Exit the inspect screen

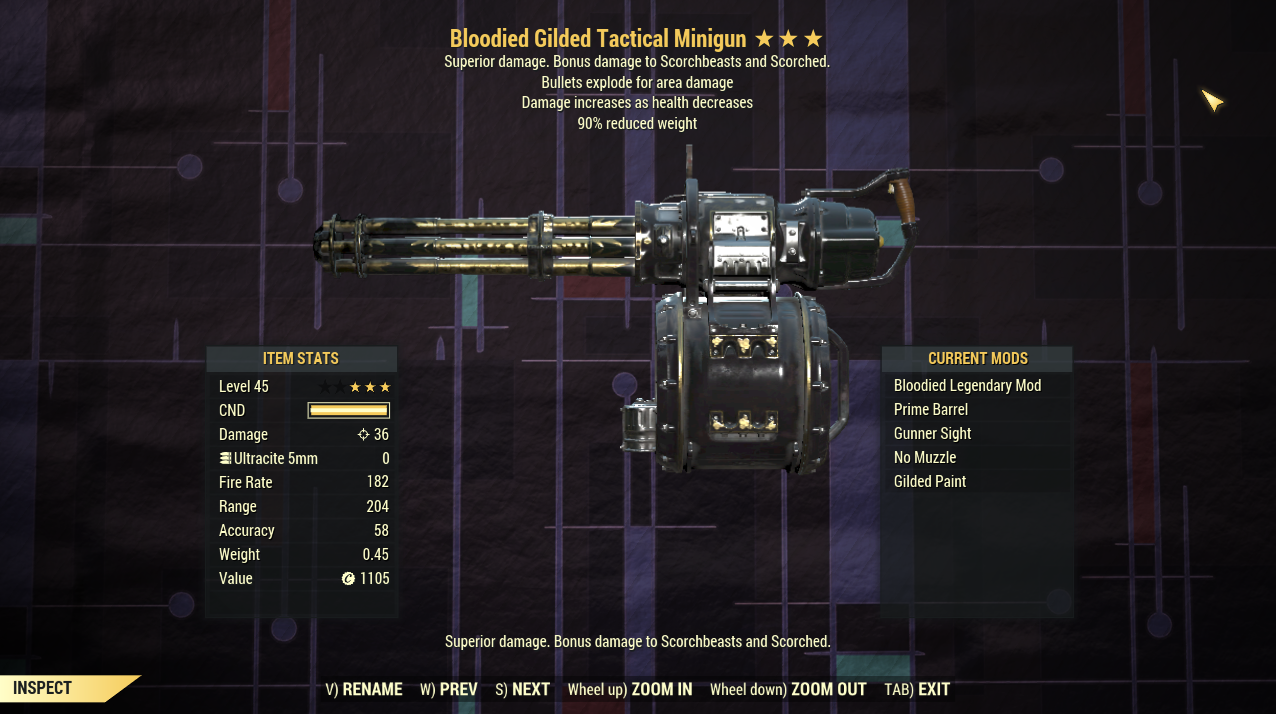(x=917, y=689)
